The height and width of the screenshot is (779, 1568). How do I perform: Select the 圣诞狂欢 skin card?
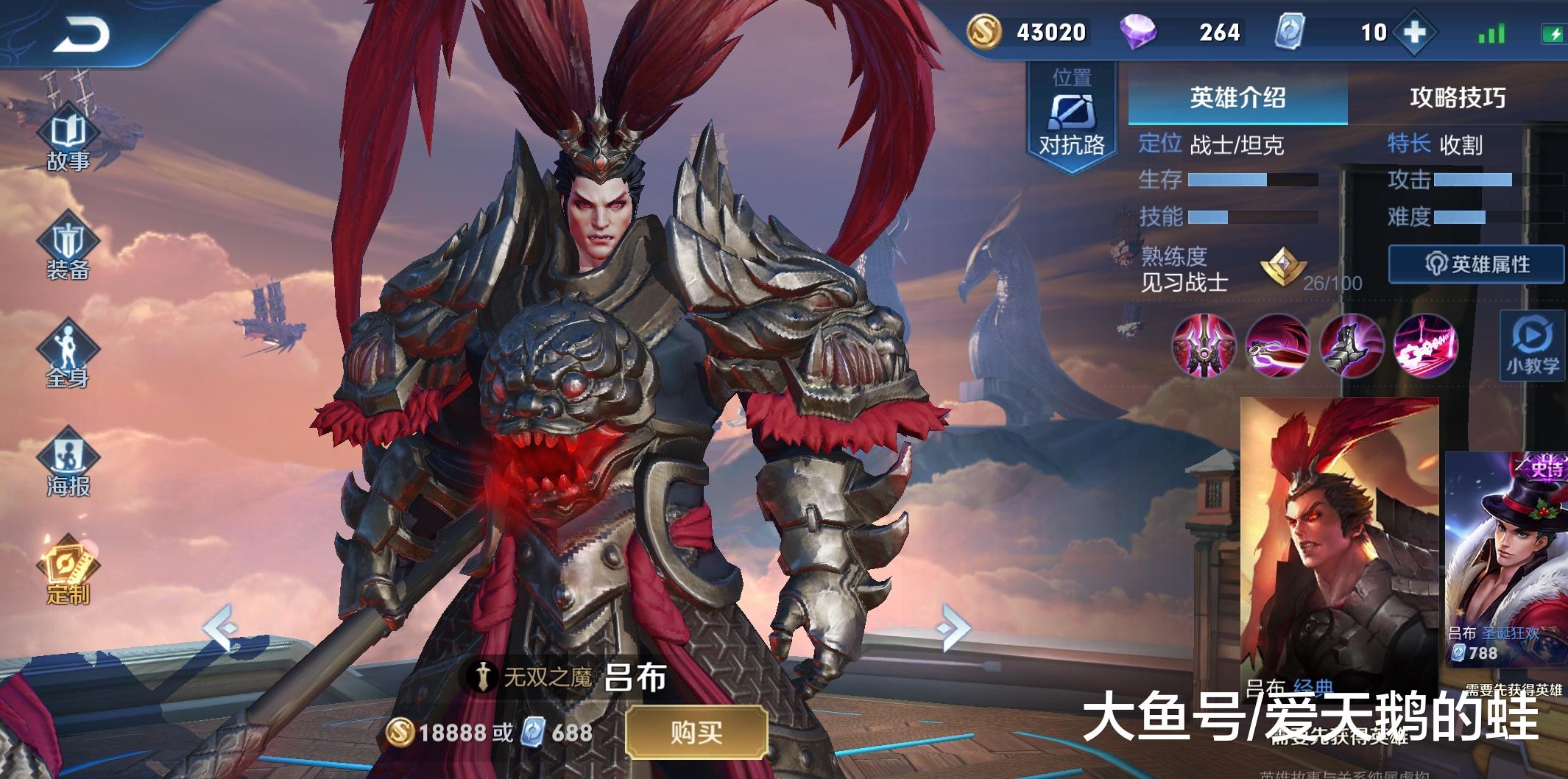click(x=1505, y=560)
